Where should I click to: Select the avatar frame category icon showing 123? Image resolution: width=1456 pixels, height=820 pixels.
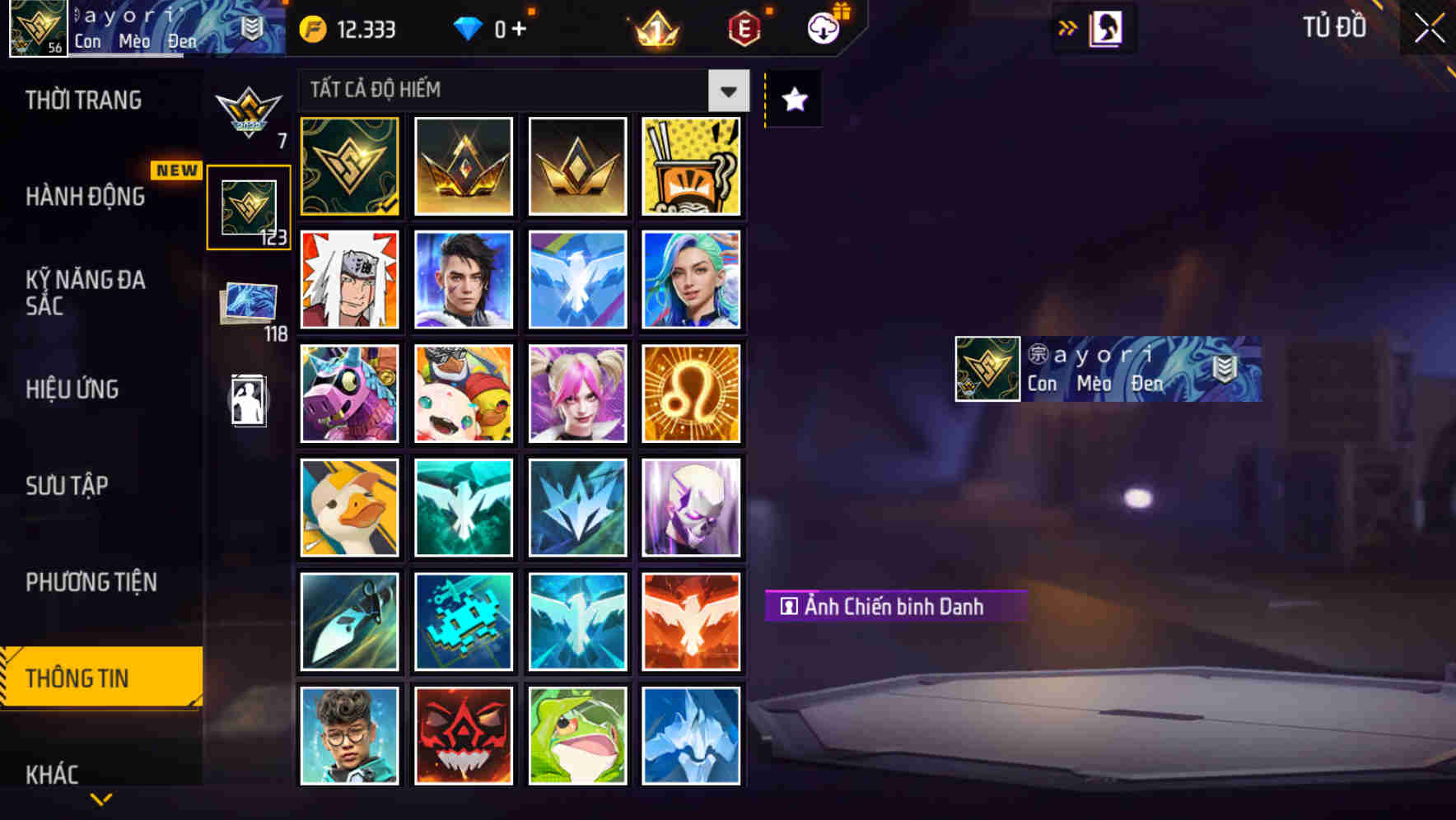click(x=248, y=206)
